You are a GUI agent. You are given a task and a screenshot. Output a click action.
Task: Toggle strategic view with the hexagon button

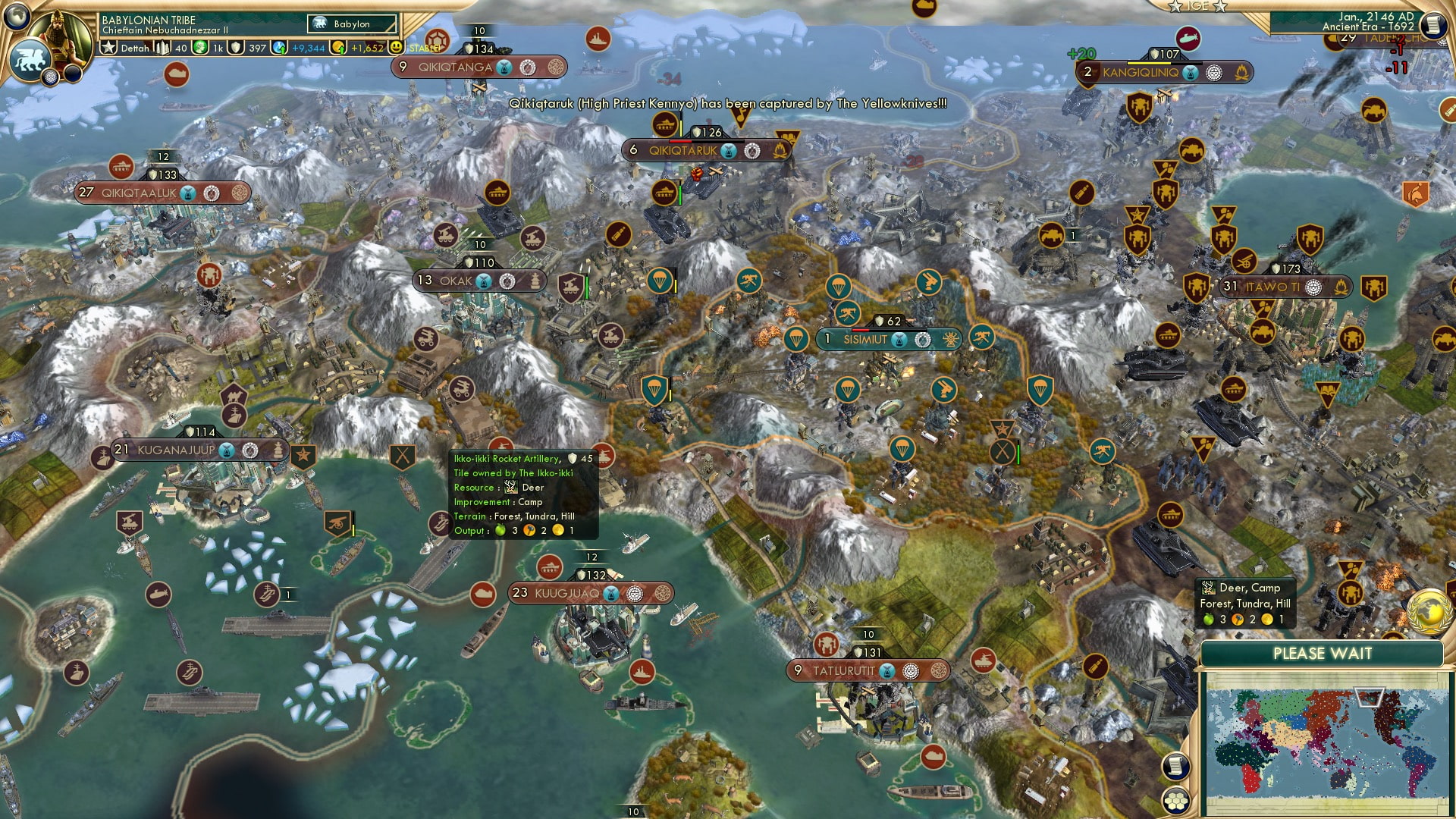coord(1176,802)
